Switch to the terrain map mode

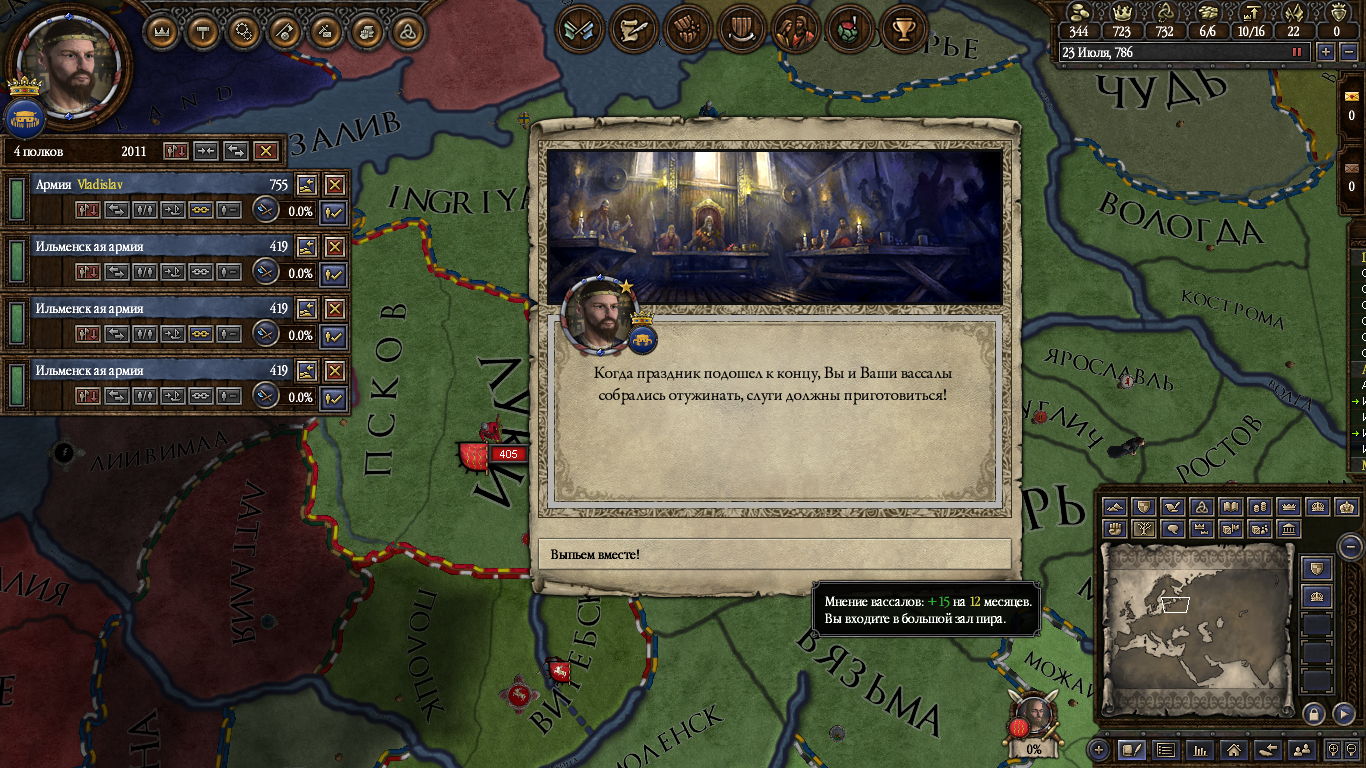(x=1115, y=507)
